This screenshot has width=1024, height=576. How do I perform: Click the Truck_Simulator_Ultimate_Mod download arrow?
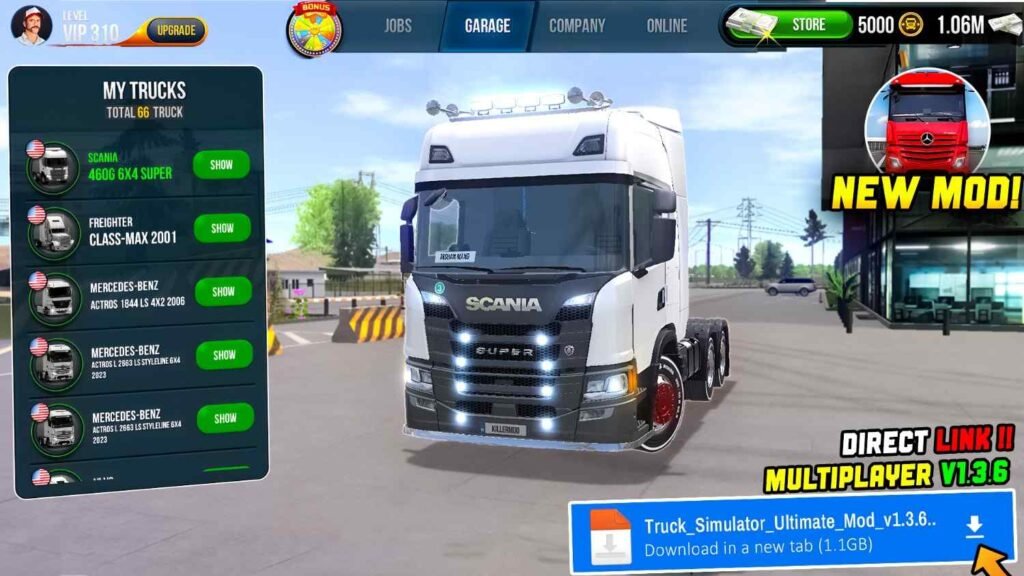tap(974, 529)
